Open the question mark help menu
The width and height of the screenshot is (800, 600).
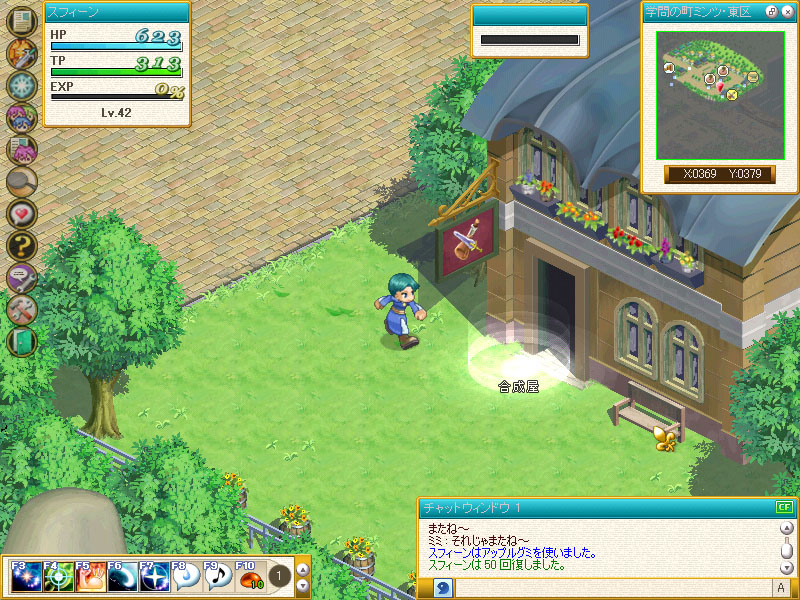(x=21, y=245)
